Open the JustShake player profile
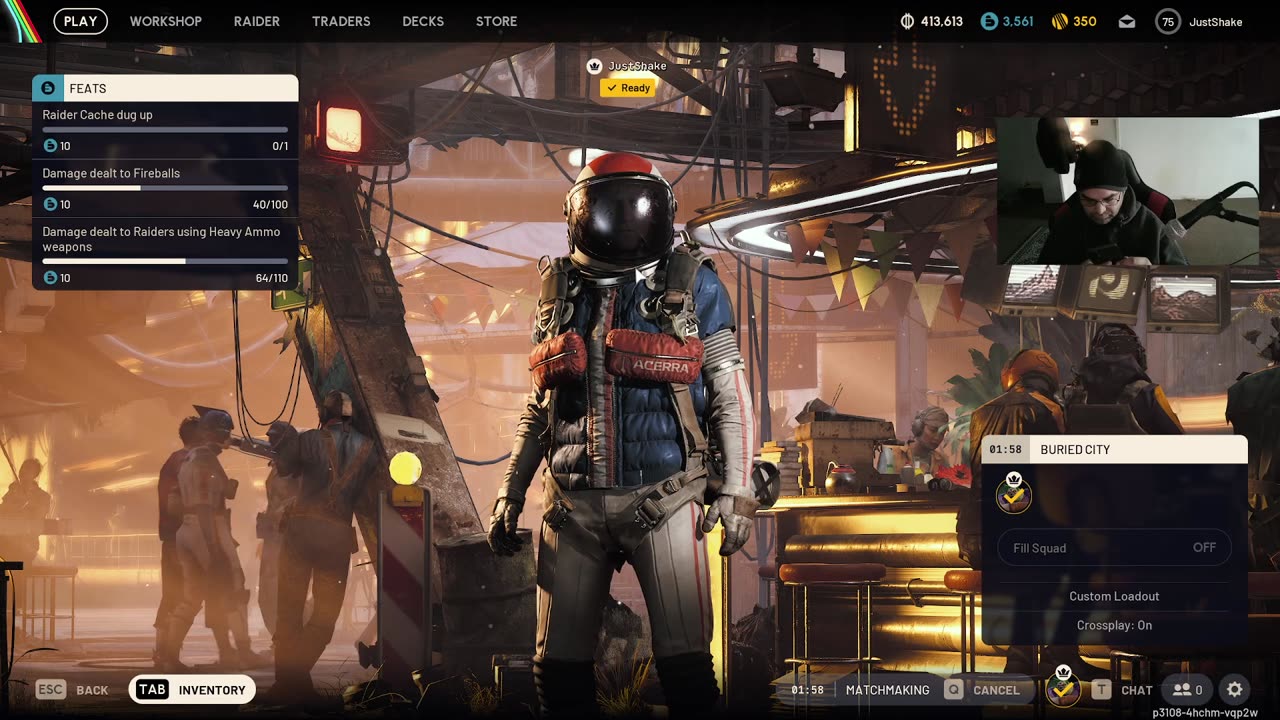1280x720 pixels. click(1199, 21)
